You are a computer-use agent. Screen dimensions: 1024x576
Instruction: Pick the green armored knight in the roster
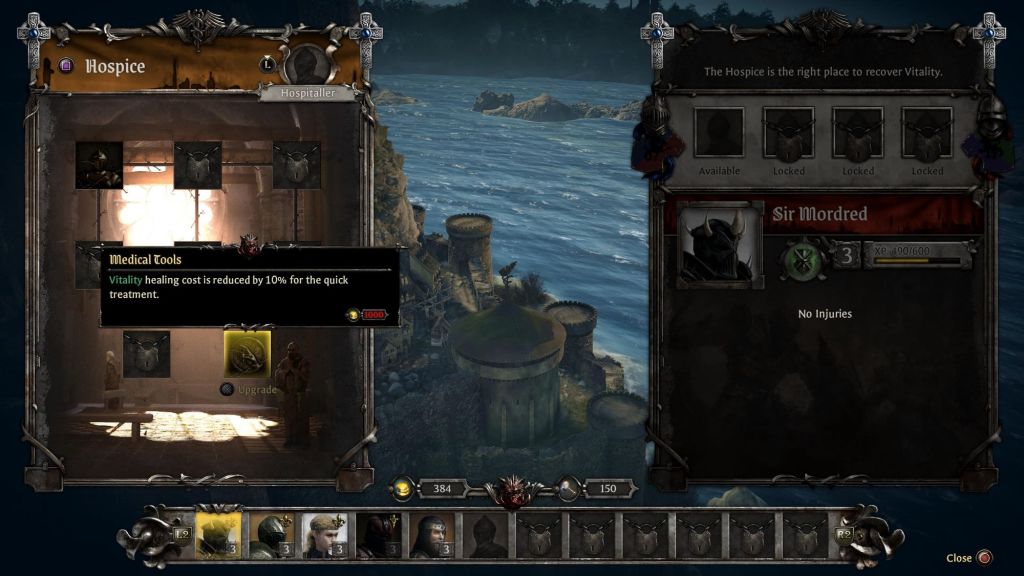coord(271,536)
